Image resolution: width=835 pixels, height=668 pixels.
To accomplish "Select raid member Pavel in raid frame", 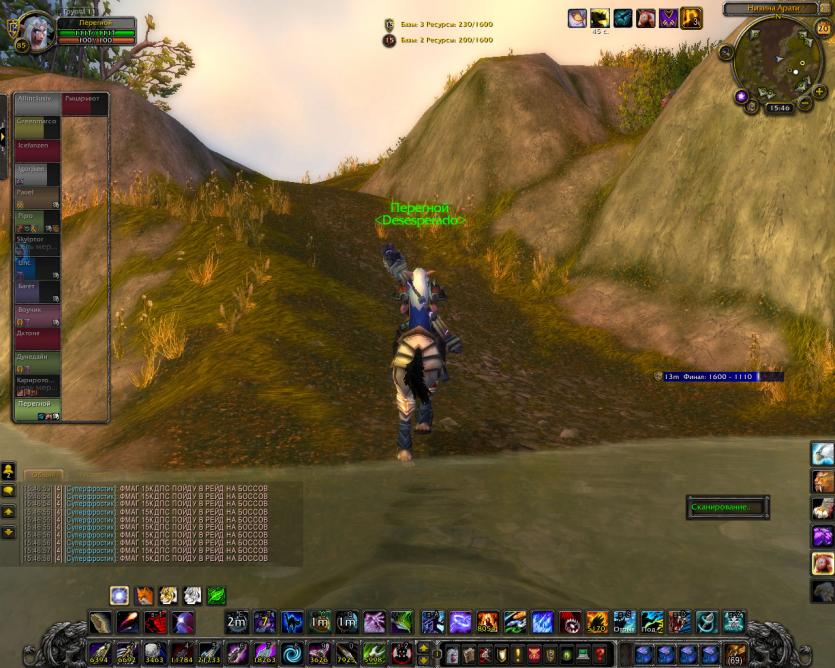I will point(37,197).
